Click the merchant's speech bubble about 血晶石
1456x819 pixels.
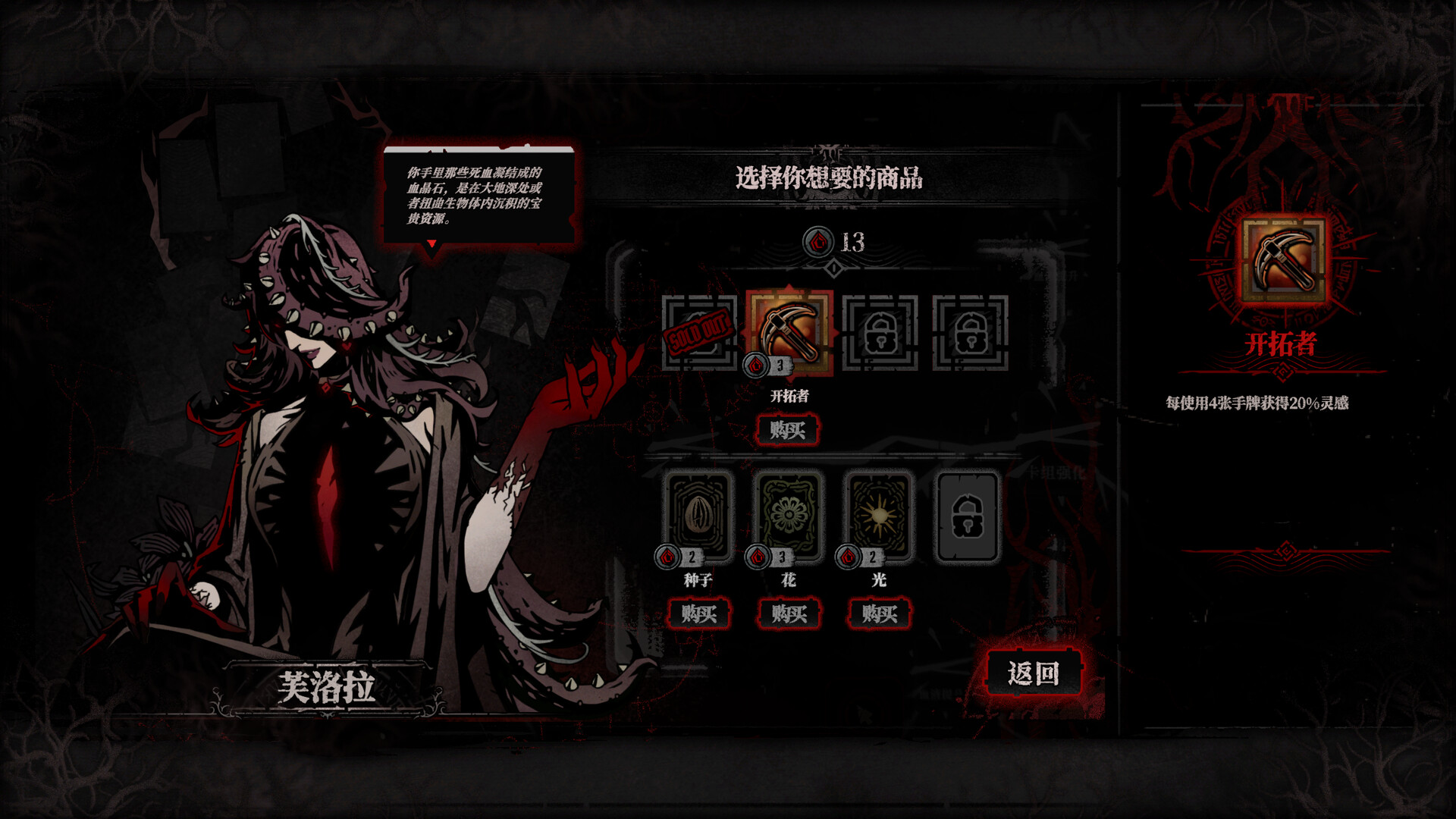[478, 193]
